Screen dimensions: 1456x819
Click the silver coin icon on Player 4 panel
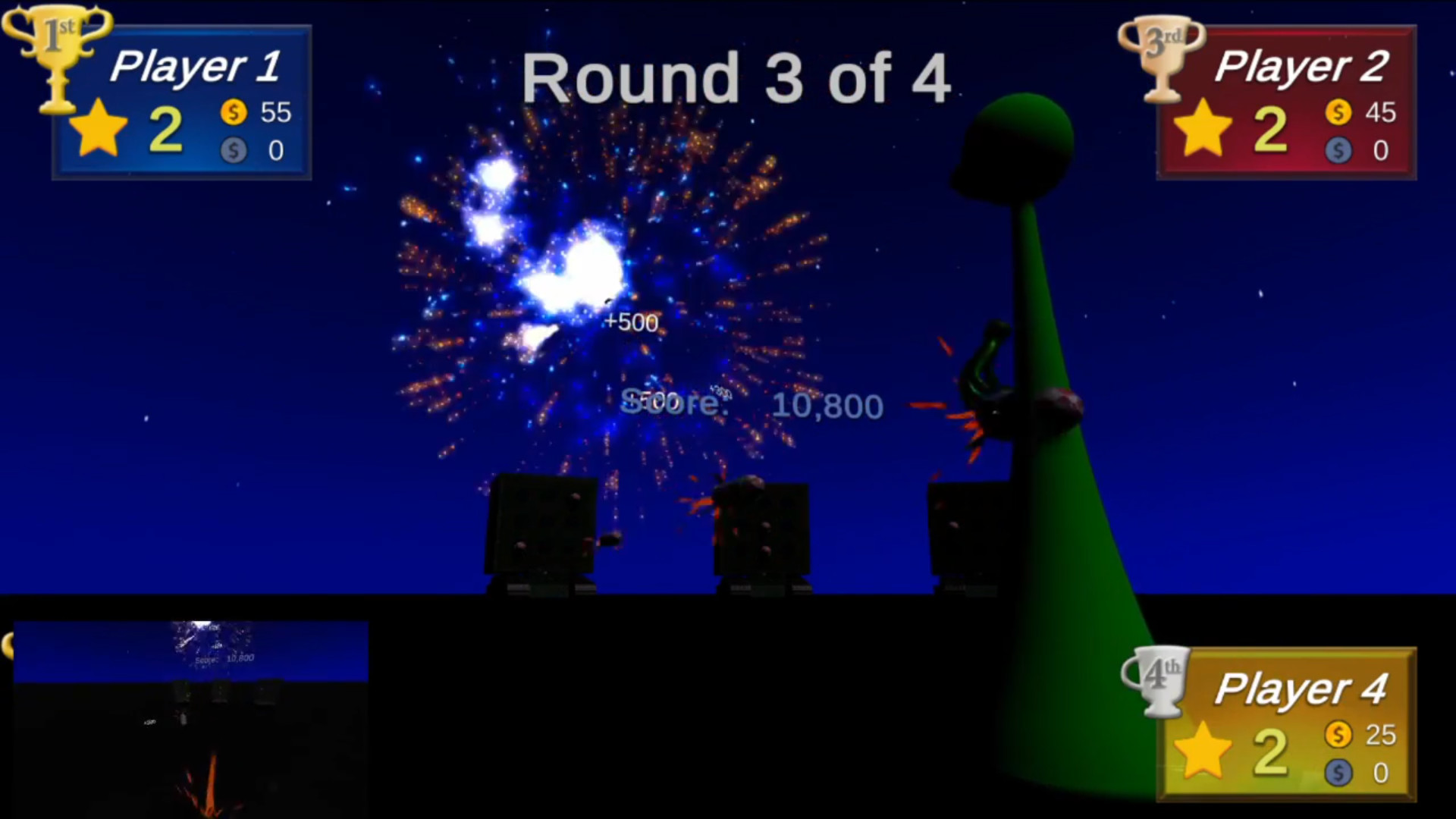(x=1339, y=772)
